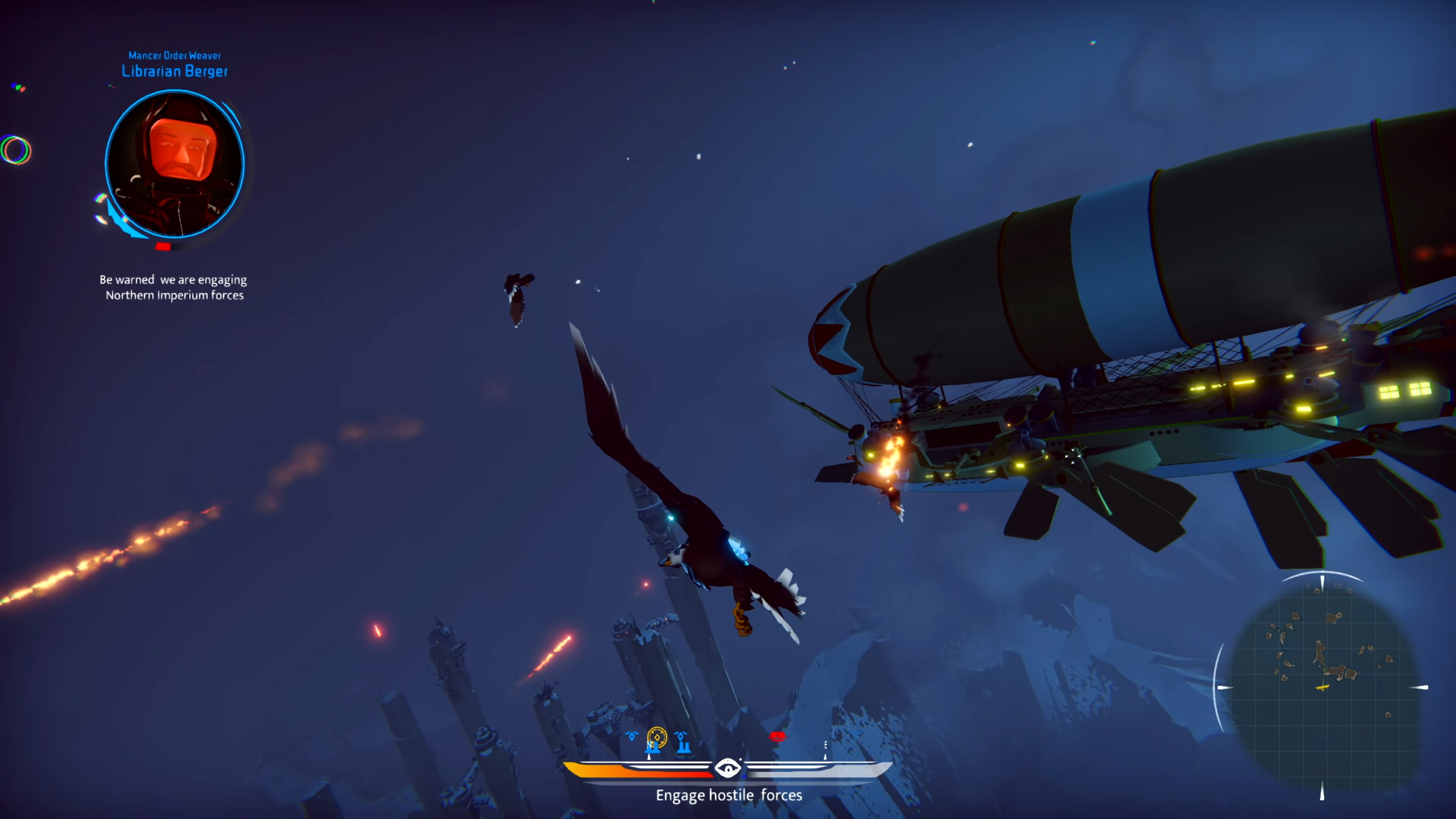Click the Be warned subtitle message

[x=174, y=287]
